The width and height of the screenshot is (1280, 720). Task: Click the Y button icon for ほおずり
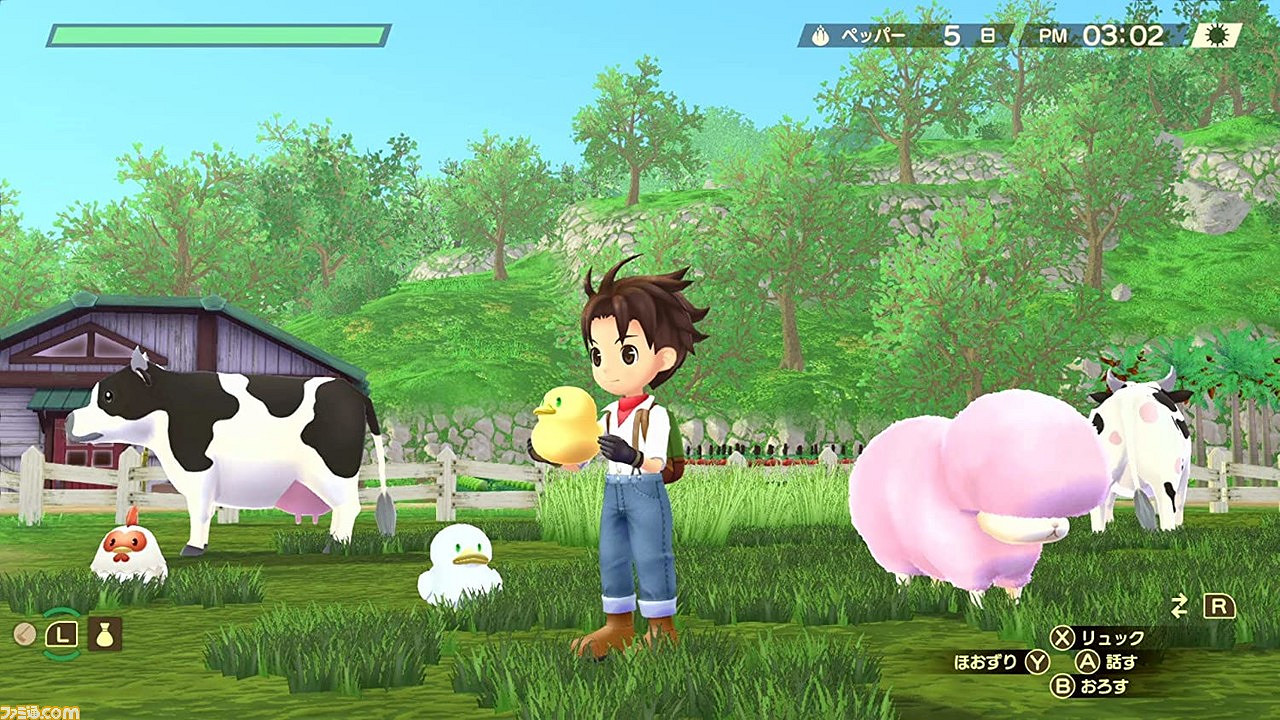point(1036,660)
